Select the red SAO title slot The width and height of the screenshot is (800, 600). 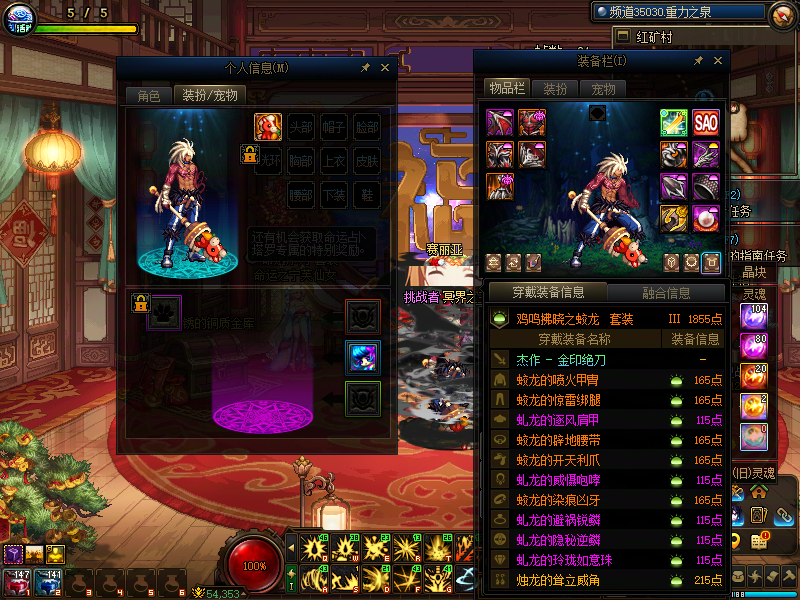(x=706, y=123)
